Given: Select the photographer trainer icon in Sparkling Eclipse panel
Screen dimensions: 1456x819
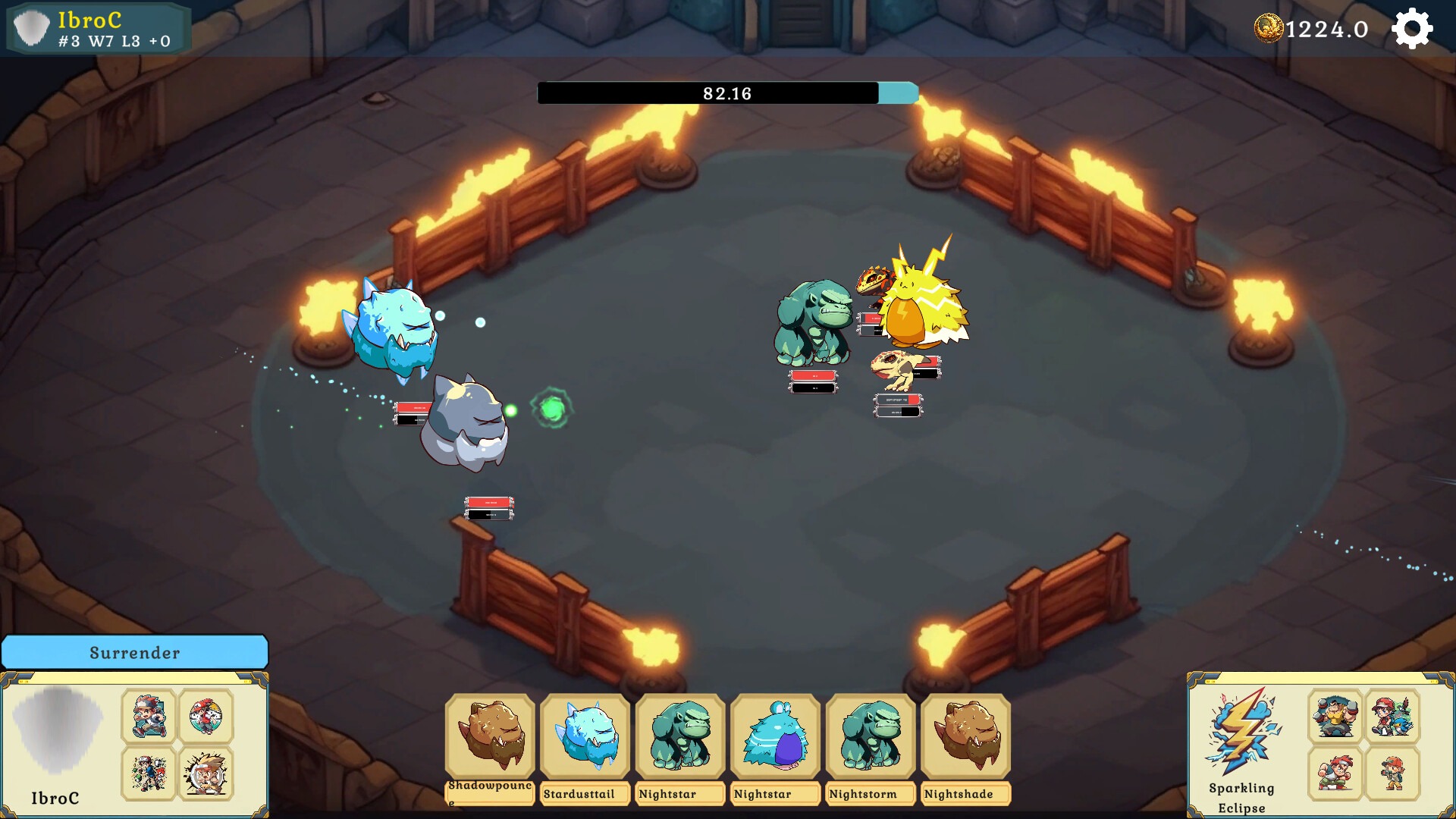Looking at the screenshot, I should (x=1392, y=773).
